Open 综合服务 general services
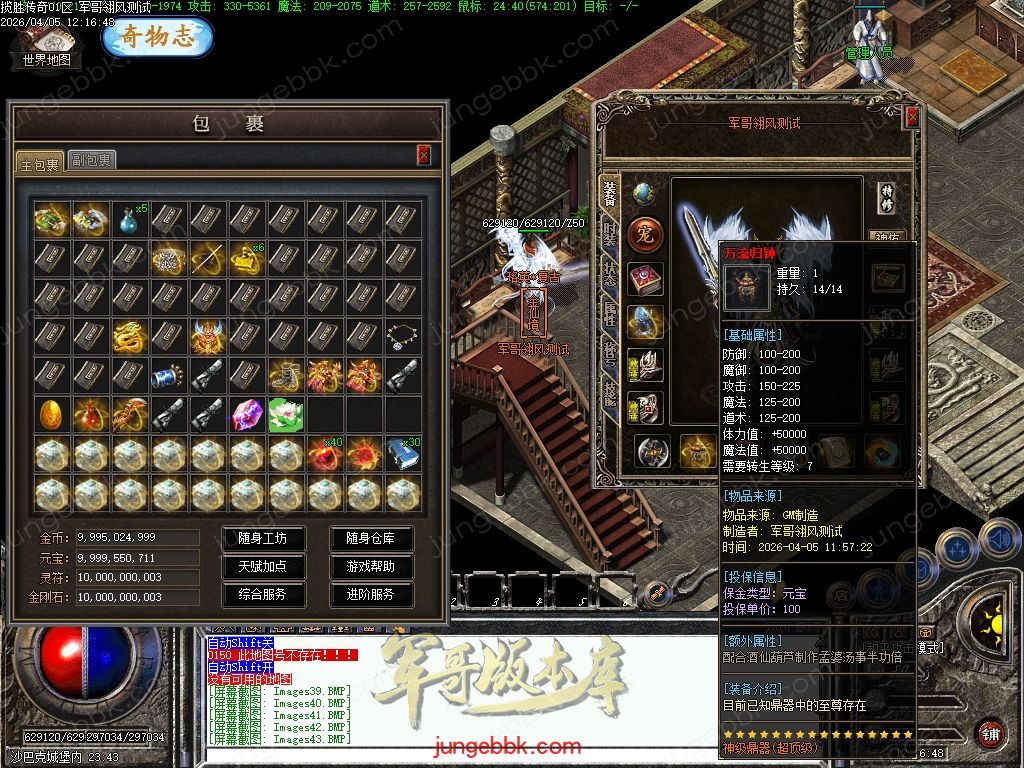The height and width of the screenshot is (768, 1024). (x=262, y=594)
